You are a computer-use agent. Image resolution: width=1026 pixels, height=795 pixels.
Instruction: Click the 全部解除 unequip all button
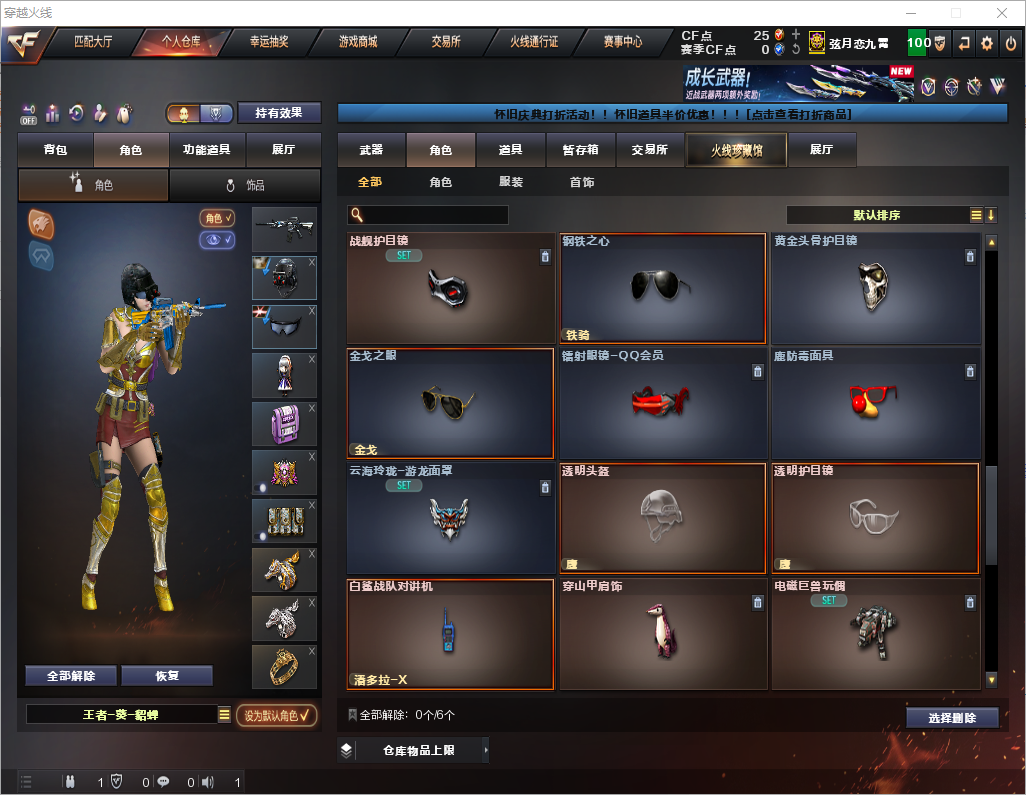(x=71, y=676)
